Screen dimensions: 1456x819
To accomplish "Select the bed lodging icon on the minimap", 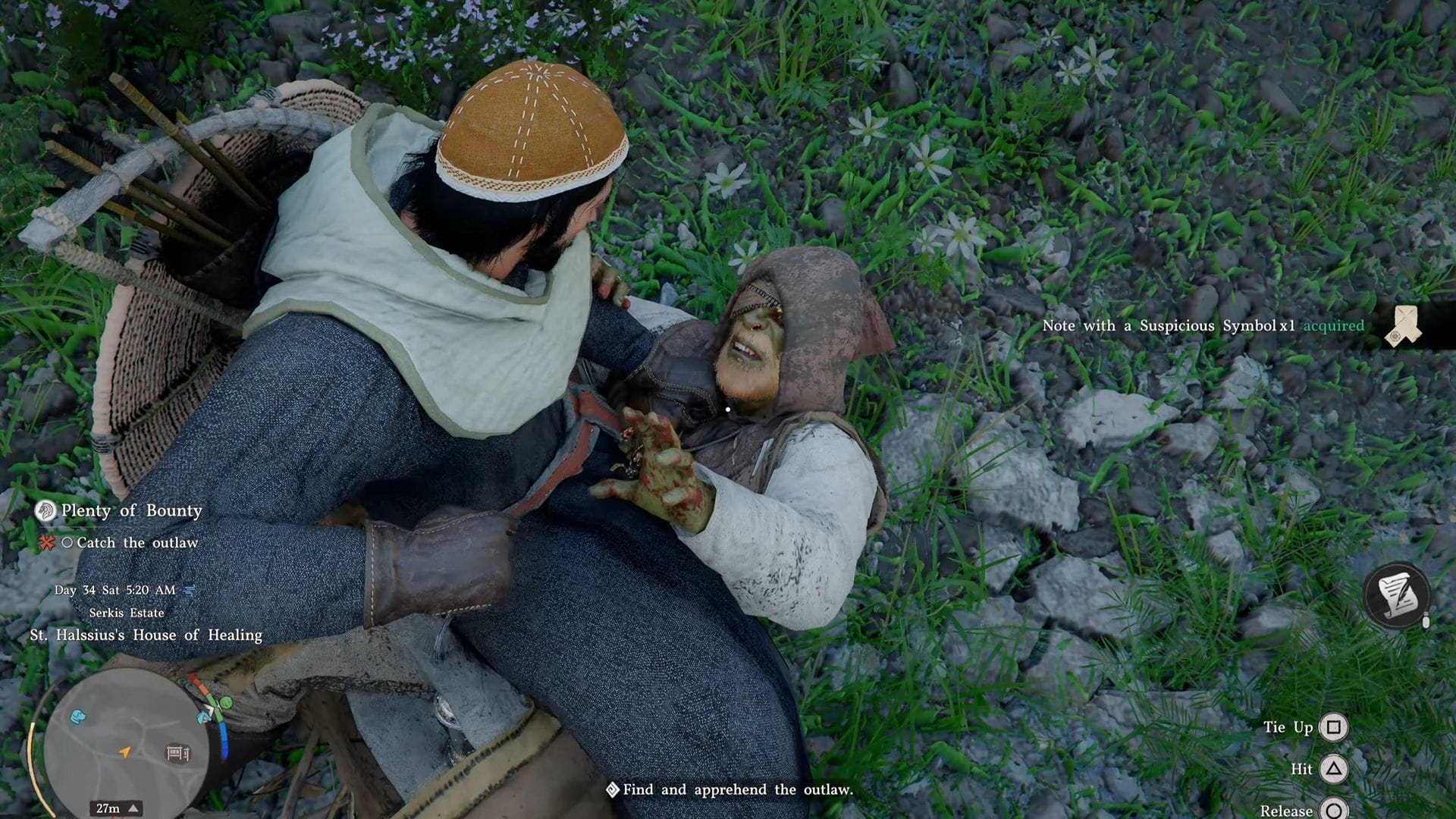I will click(178, 752).
